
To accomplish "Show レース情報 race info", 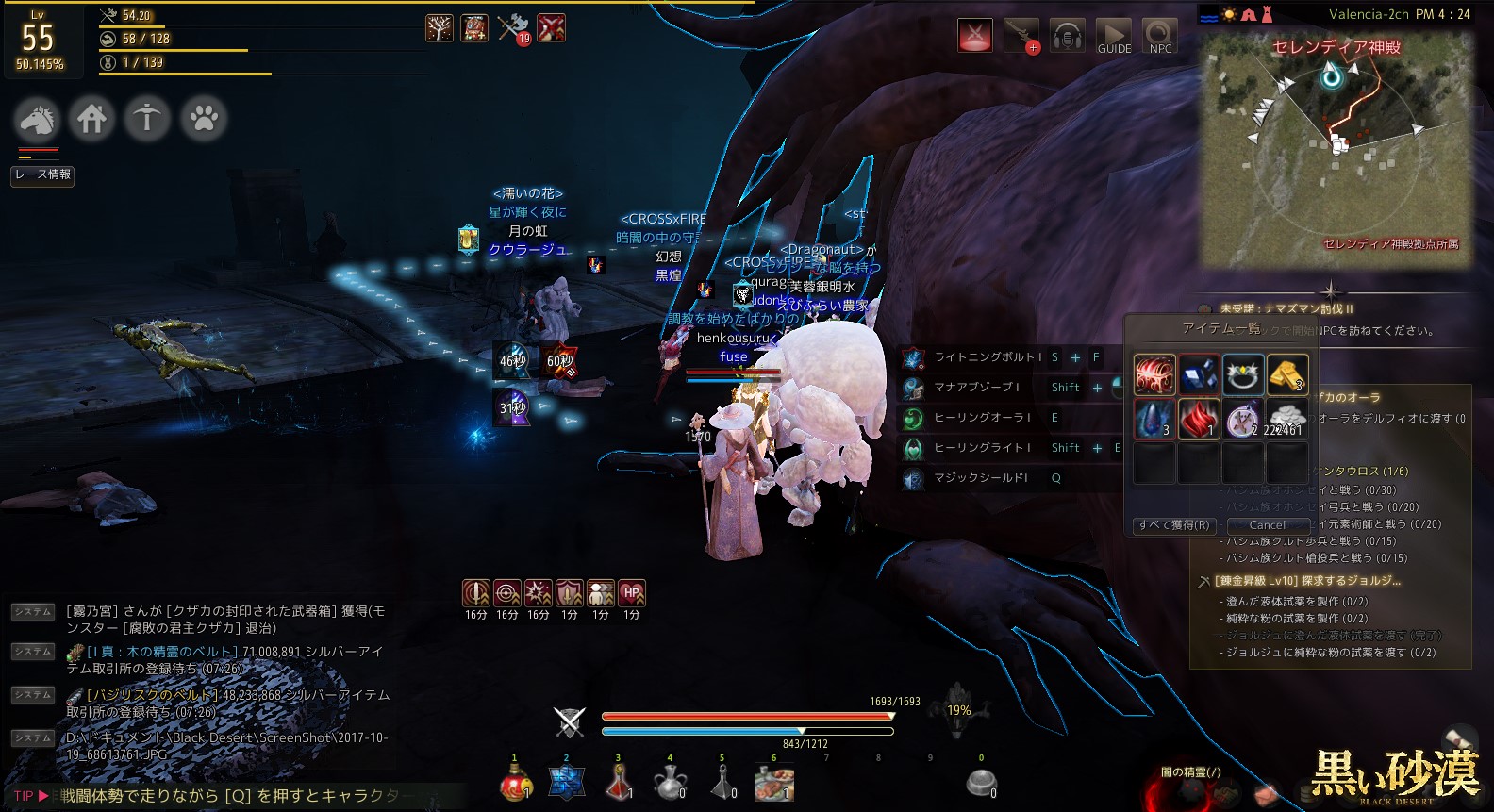I will click(42, 174).
